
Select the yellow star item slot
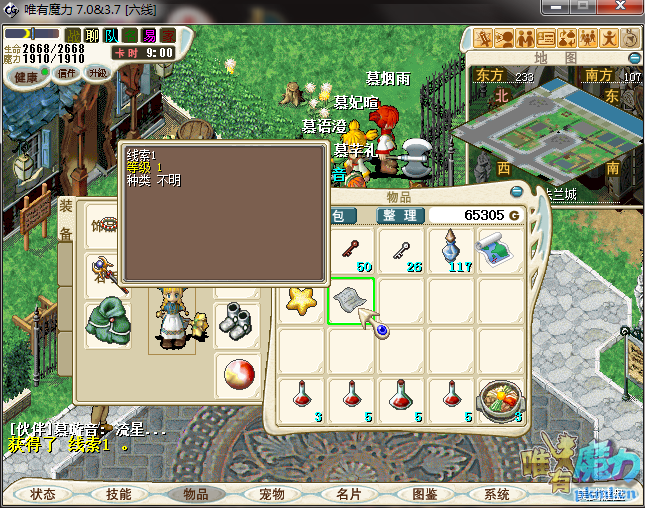(x=301, y=301)
